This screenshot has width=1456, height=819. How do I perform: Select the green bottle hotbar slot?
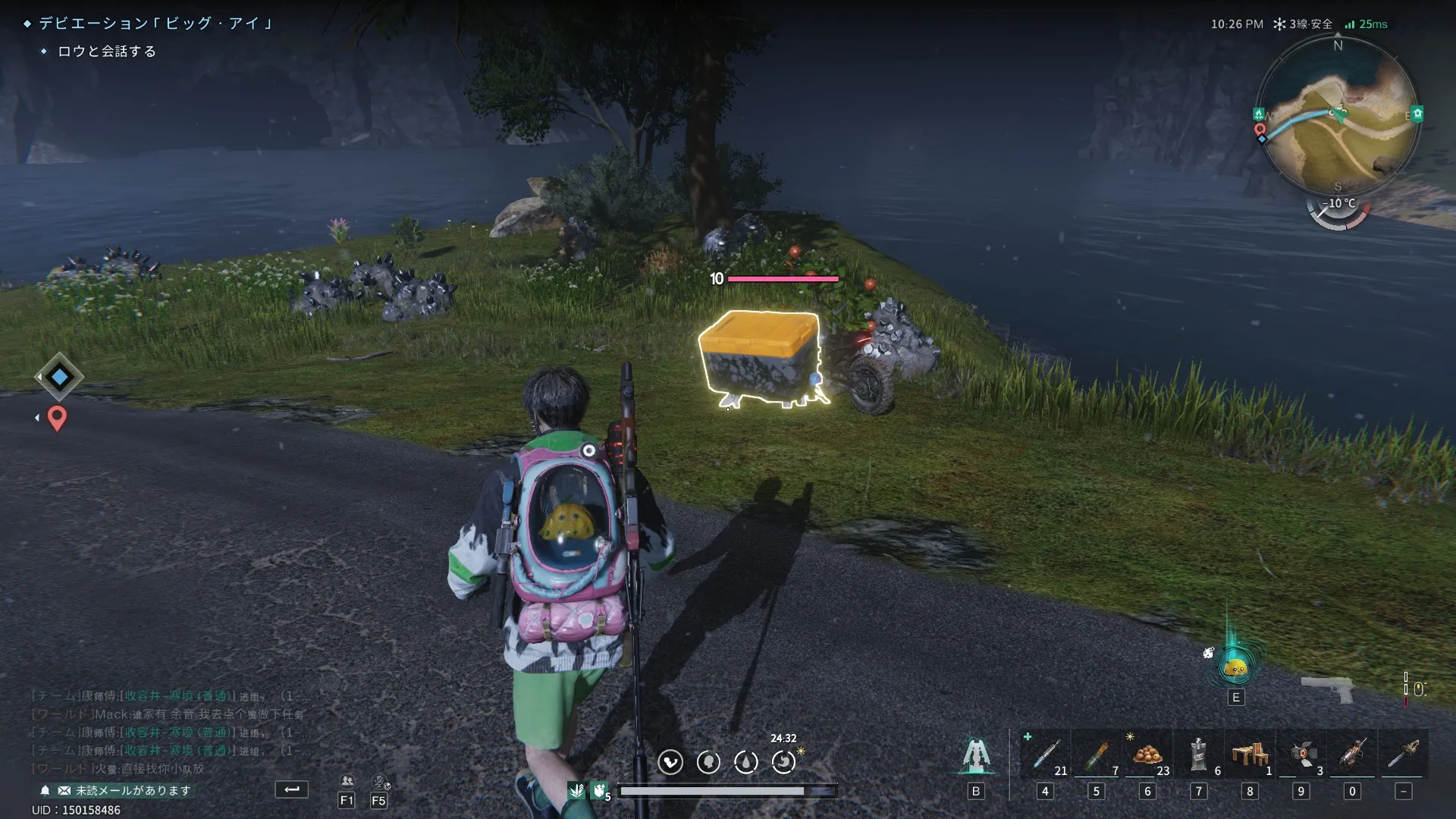tap(1097, 755)
